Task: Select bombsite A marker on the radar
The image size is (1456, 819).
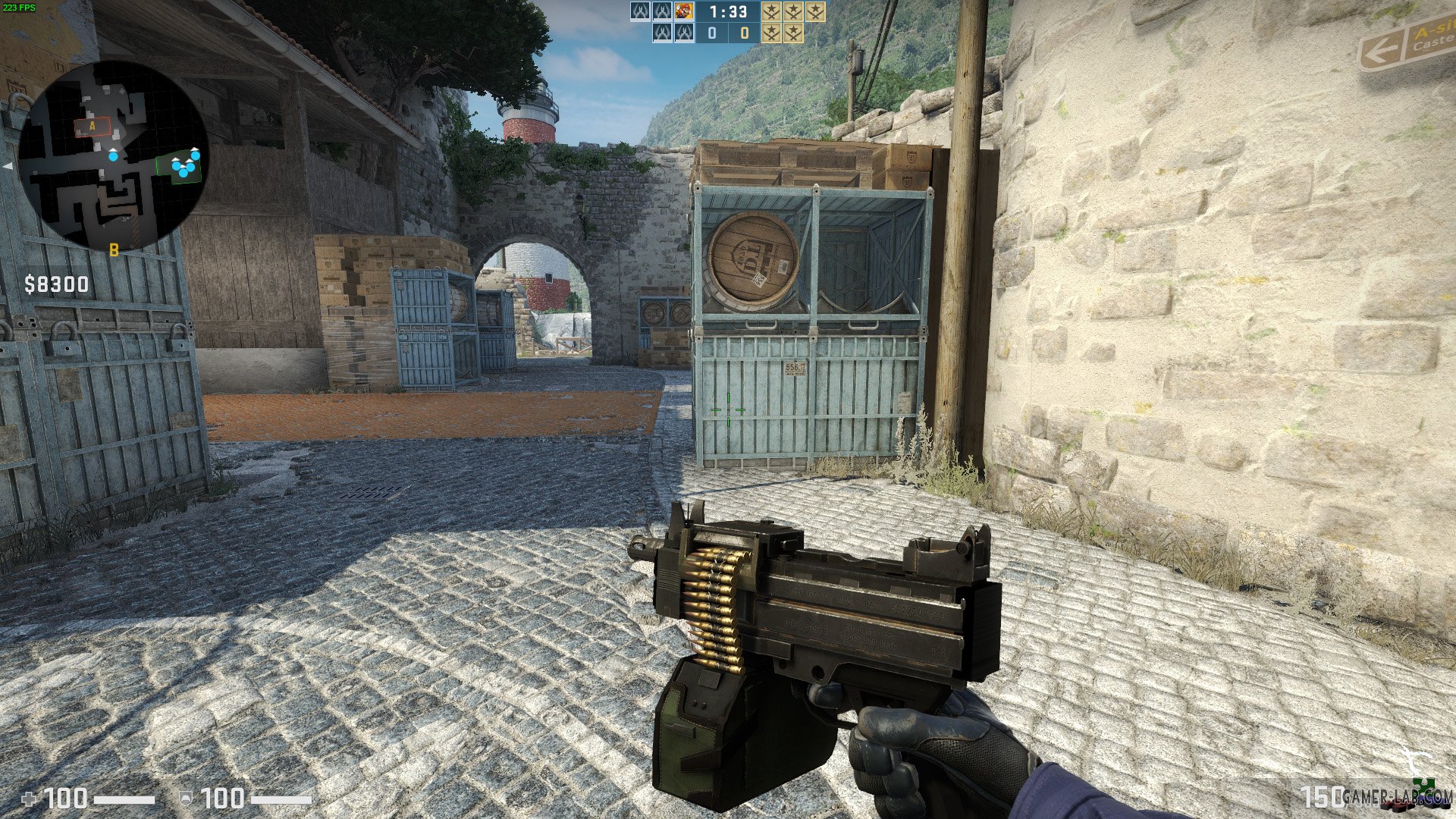Action: click(x=92, y=125)
